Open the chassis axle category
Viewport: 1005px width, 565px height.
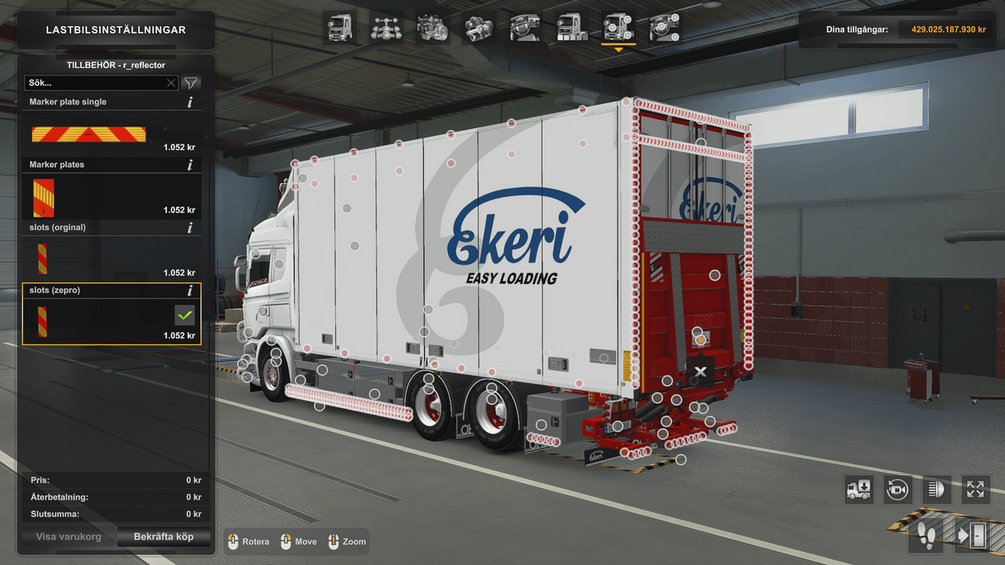pos(387,28)
